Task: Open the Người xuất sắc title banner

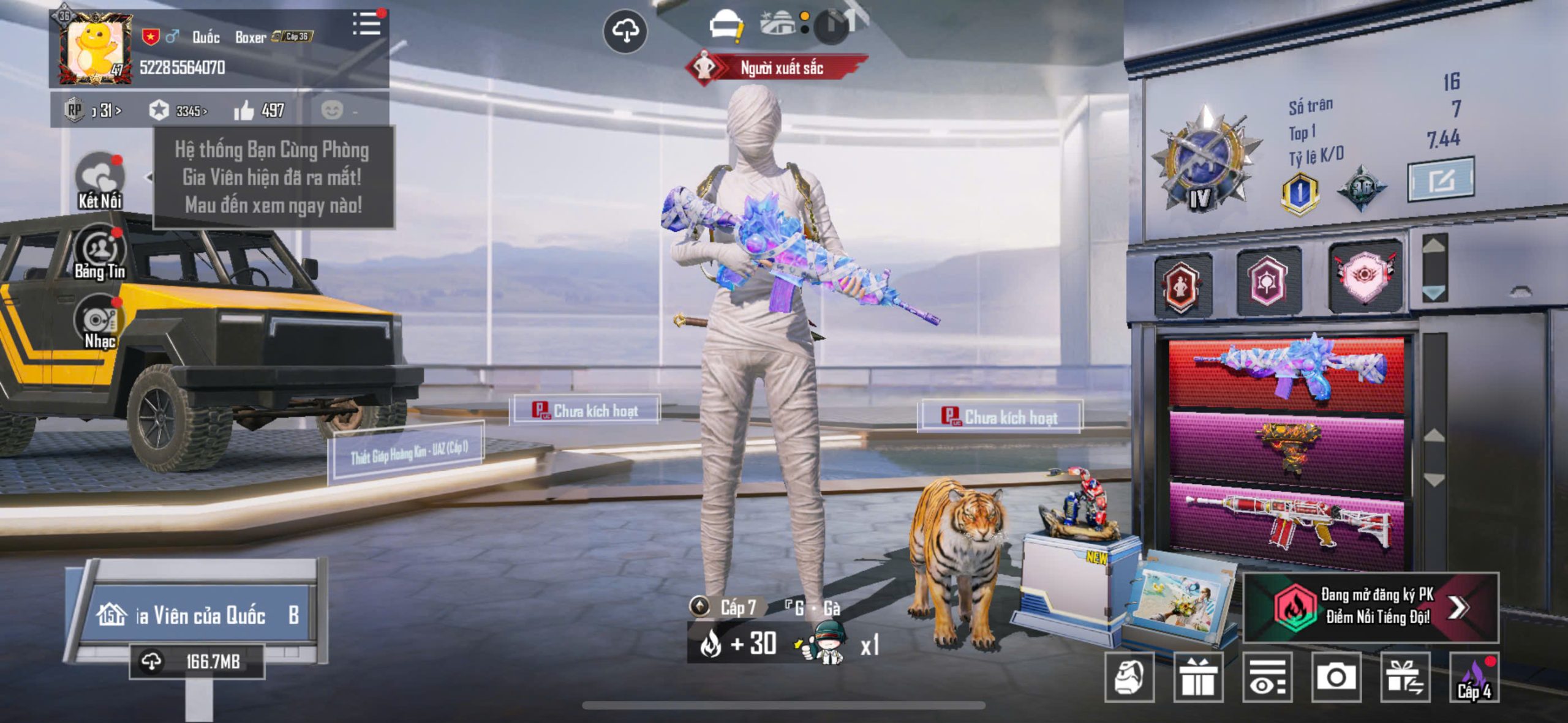Action: click(777, 68)
